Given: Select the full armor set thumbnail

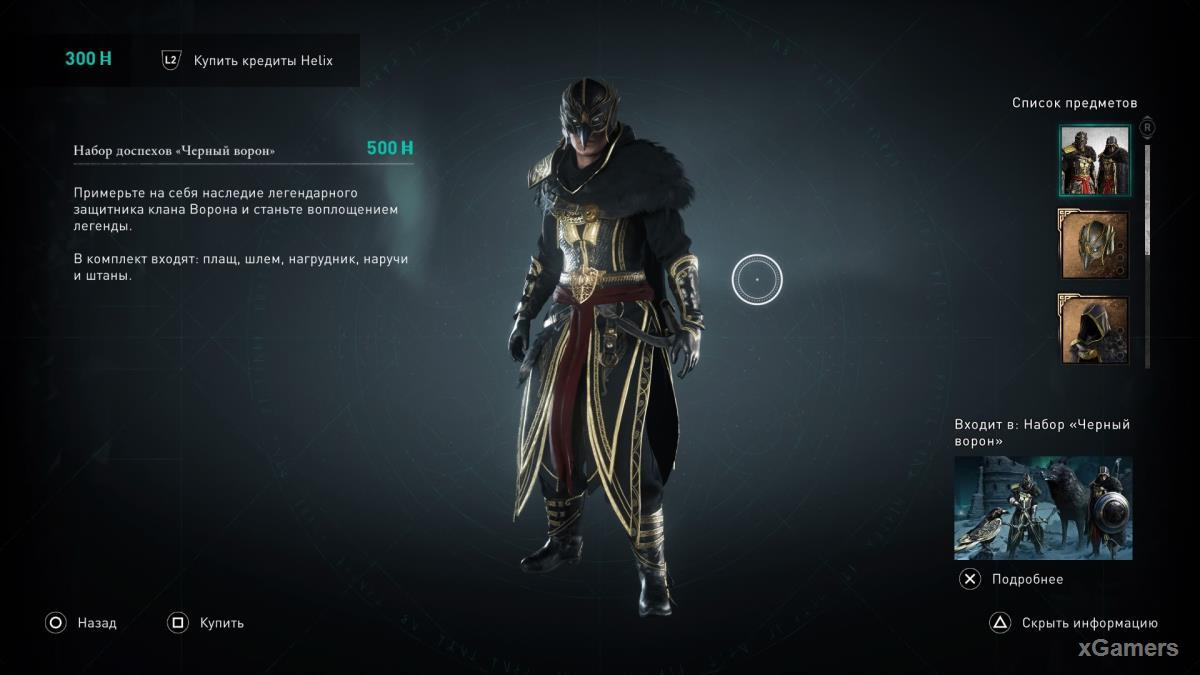Looking at the screenshot, I should (x=1095, y=161).
